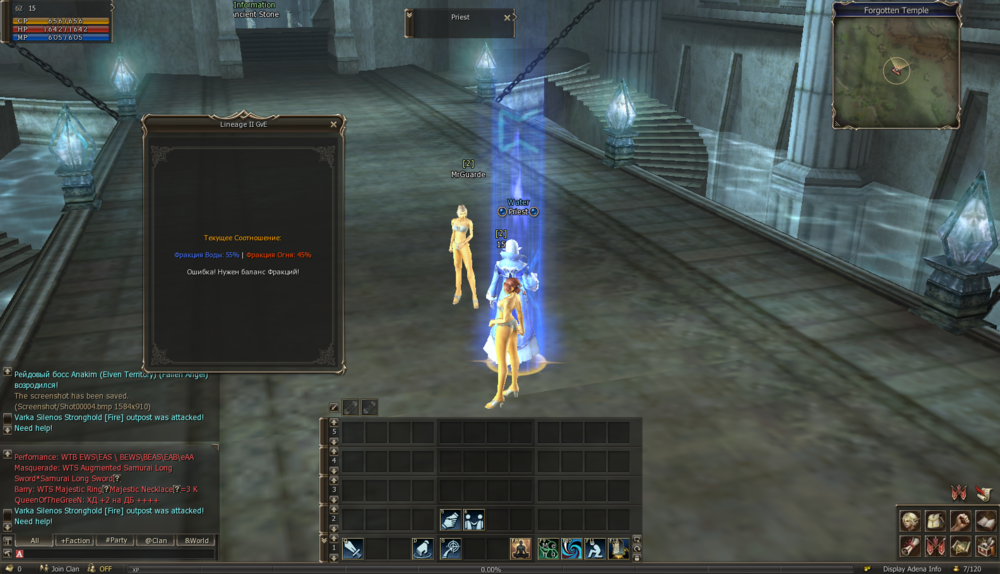Close the Priest target window
Viewport: 1000px width, 574px height.
click(507, 17)
